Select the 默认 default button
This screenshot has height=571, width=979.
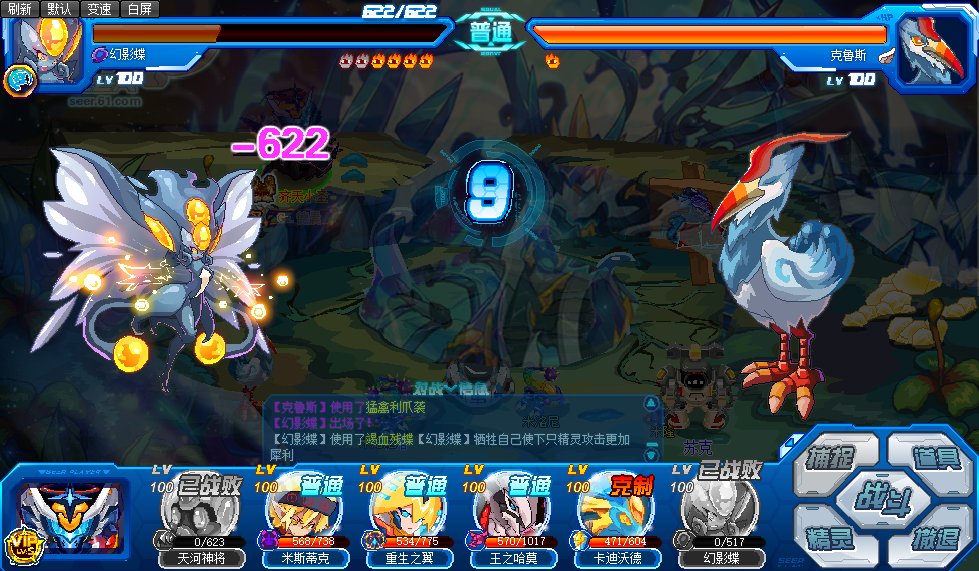(x=59, y=9)
